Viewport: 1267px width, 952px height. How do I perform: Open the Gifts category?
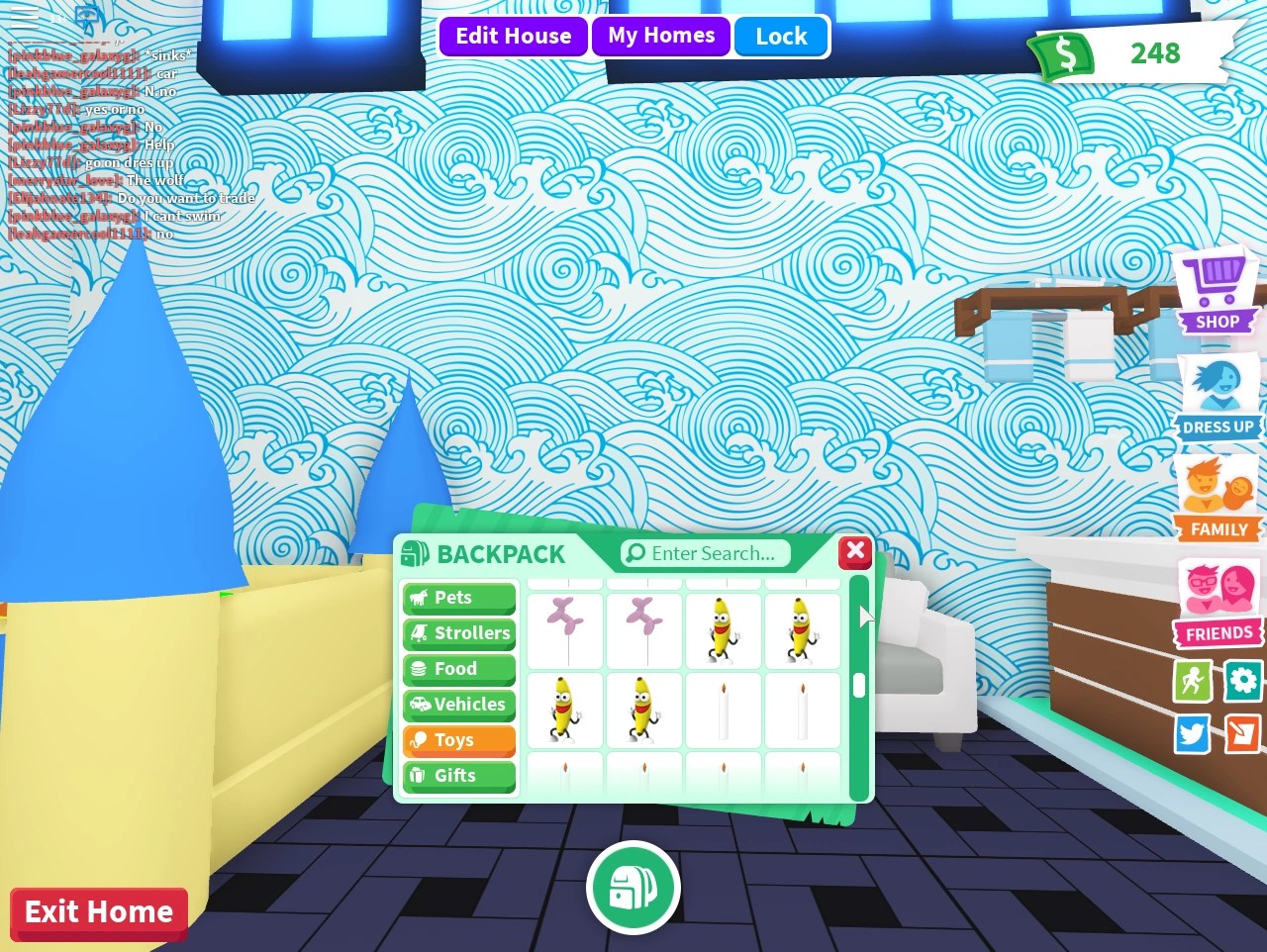coord(457,776)
